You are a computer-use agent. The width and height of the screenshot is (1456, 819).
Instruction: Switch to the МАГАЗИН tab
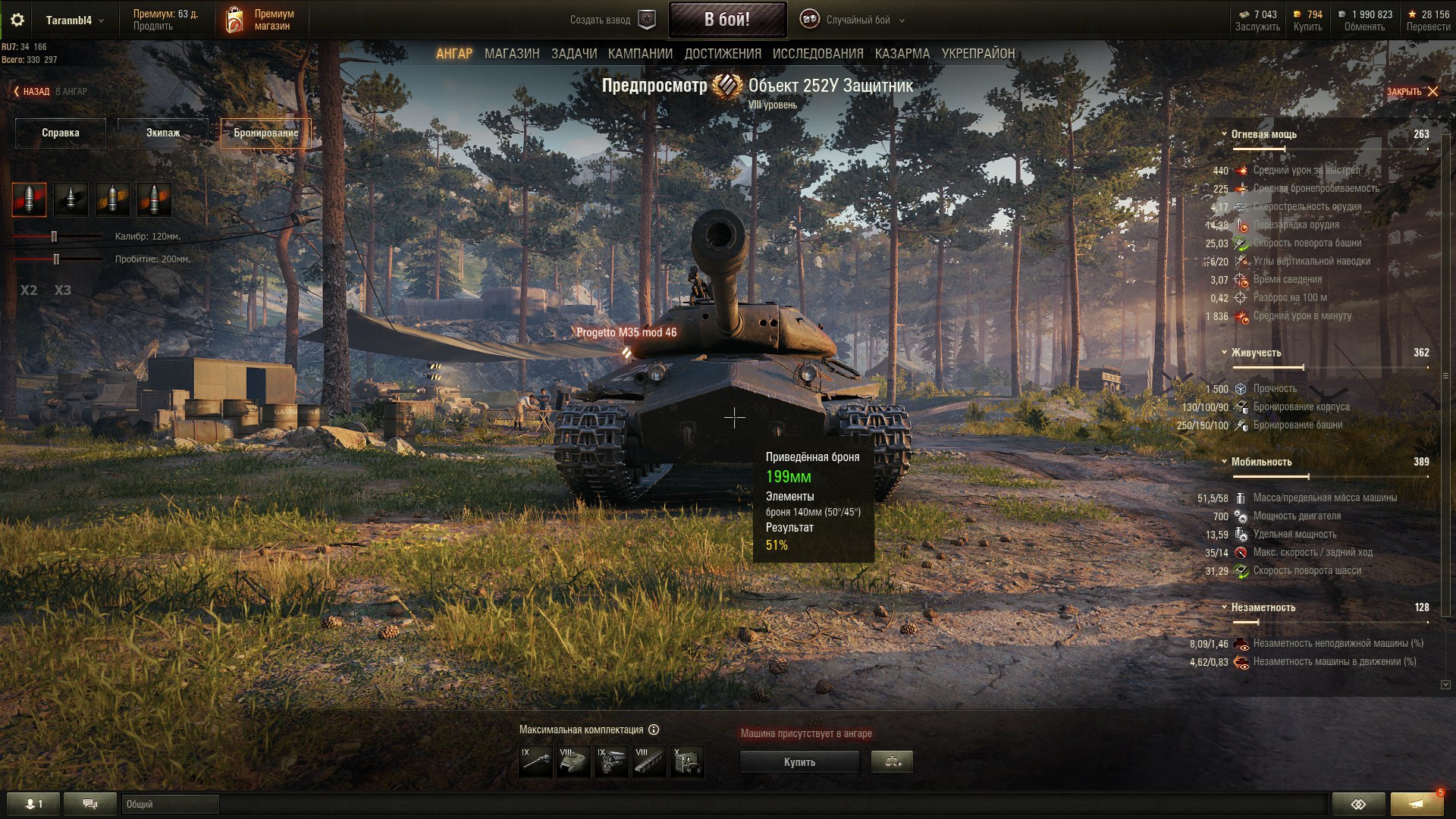(512, 54)
